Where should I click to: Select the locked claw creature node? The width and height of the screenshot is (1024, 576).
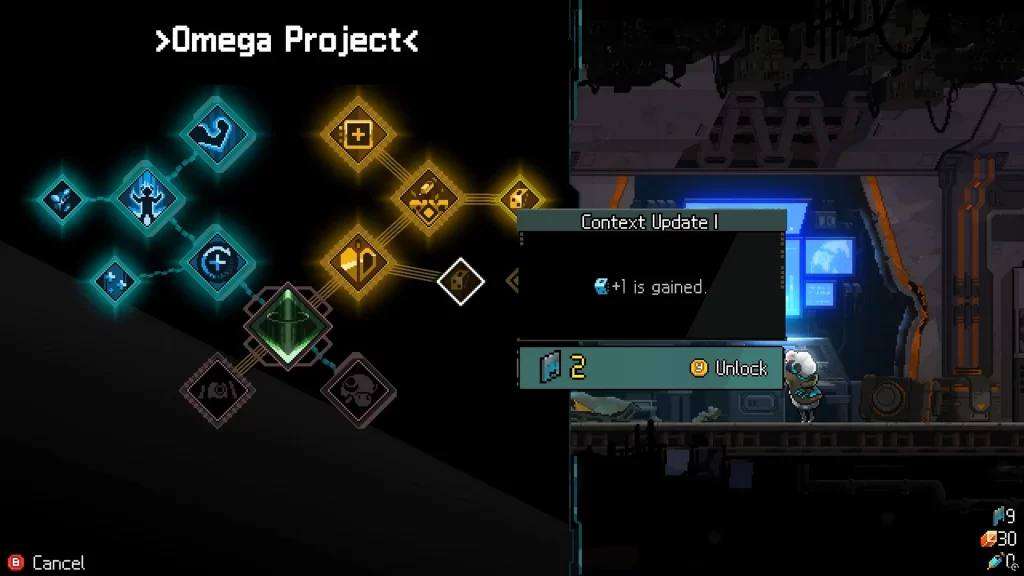[x=215, y=388]
